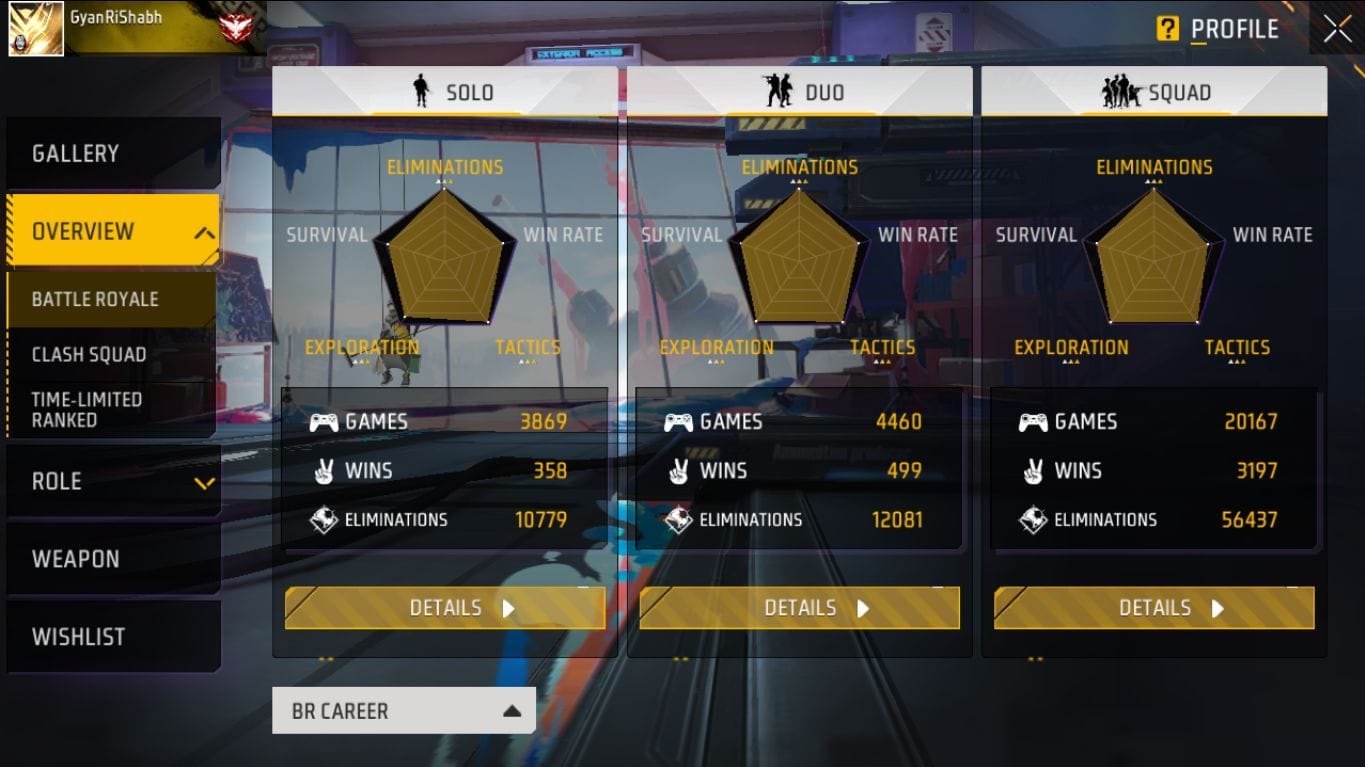Expand the Role section dropdown
This screenshot has width=1365, height=767.
(x=206, y=481)
